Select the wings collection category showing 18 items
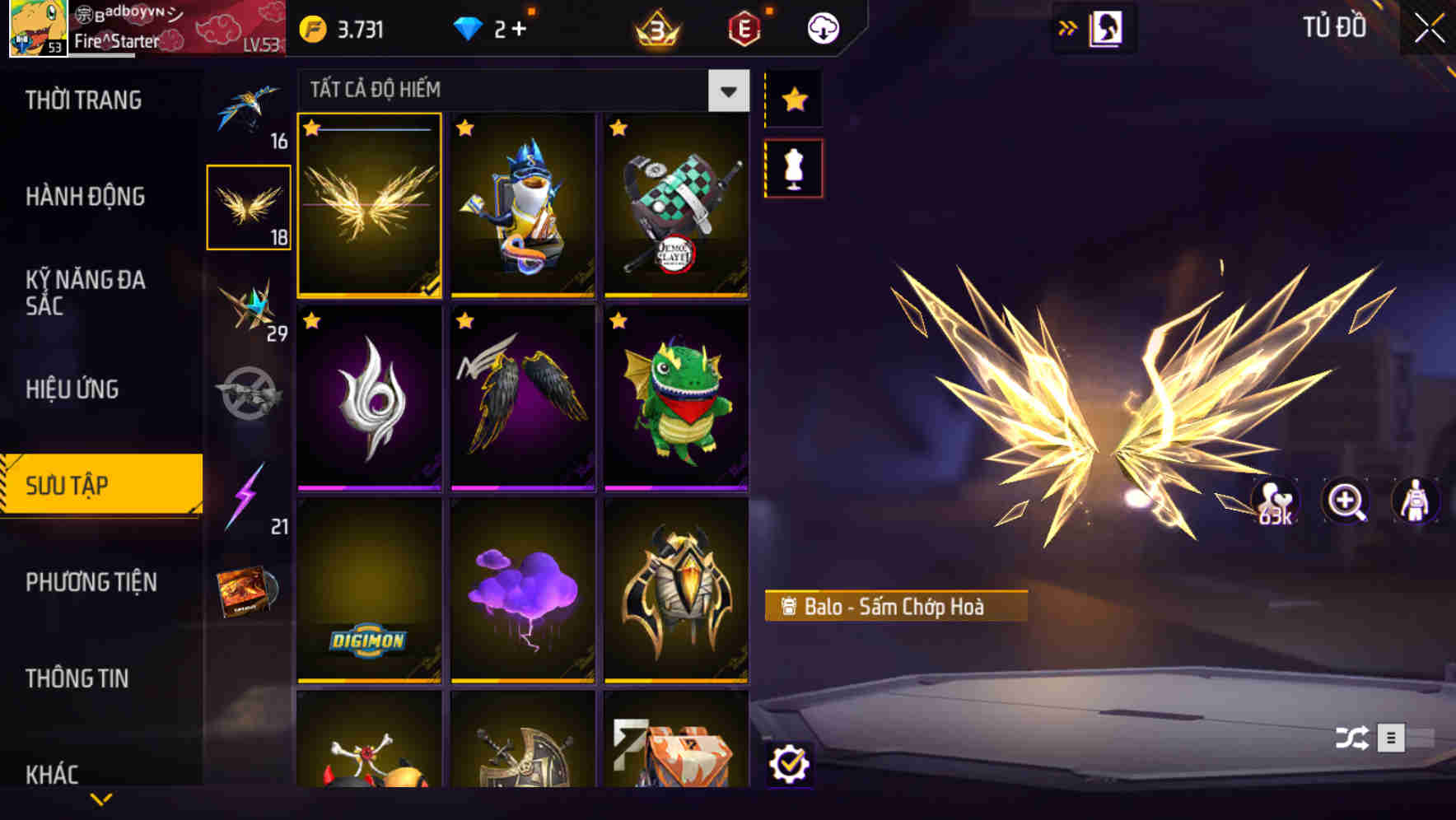Viewport: 1456px width, 820px height. pos(250,204)
